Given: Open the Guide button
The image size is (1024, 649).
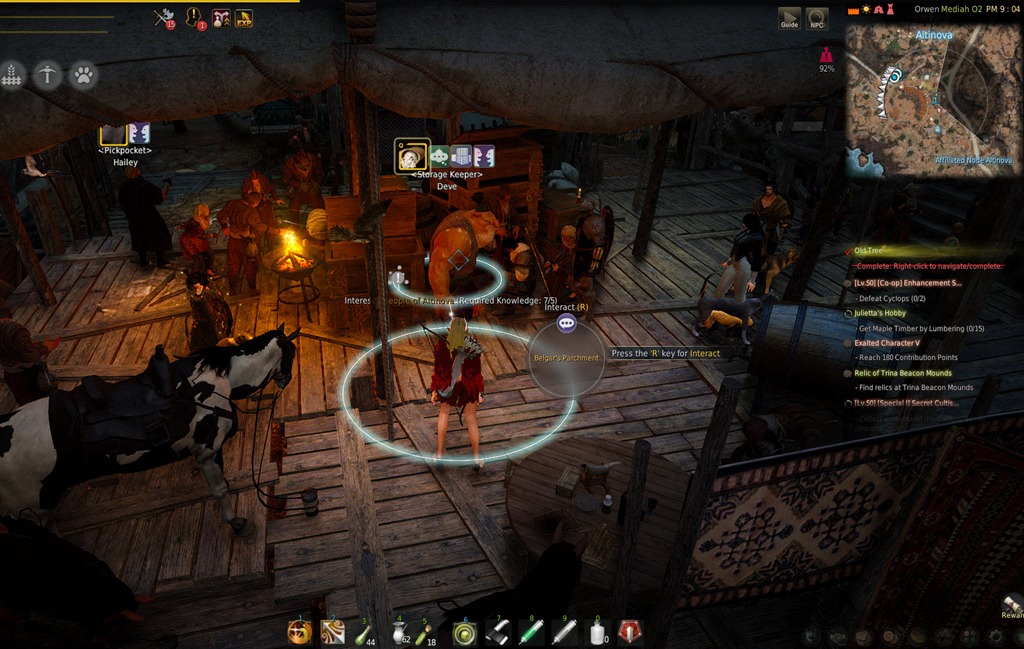Looking at the screenshot, I should click(789, 19).
